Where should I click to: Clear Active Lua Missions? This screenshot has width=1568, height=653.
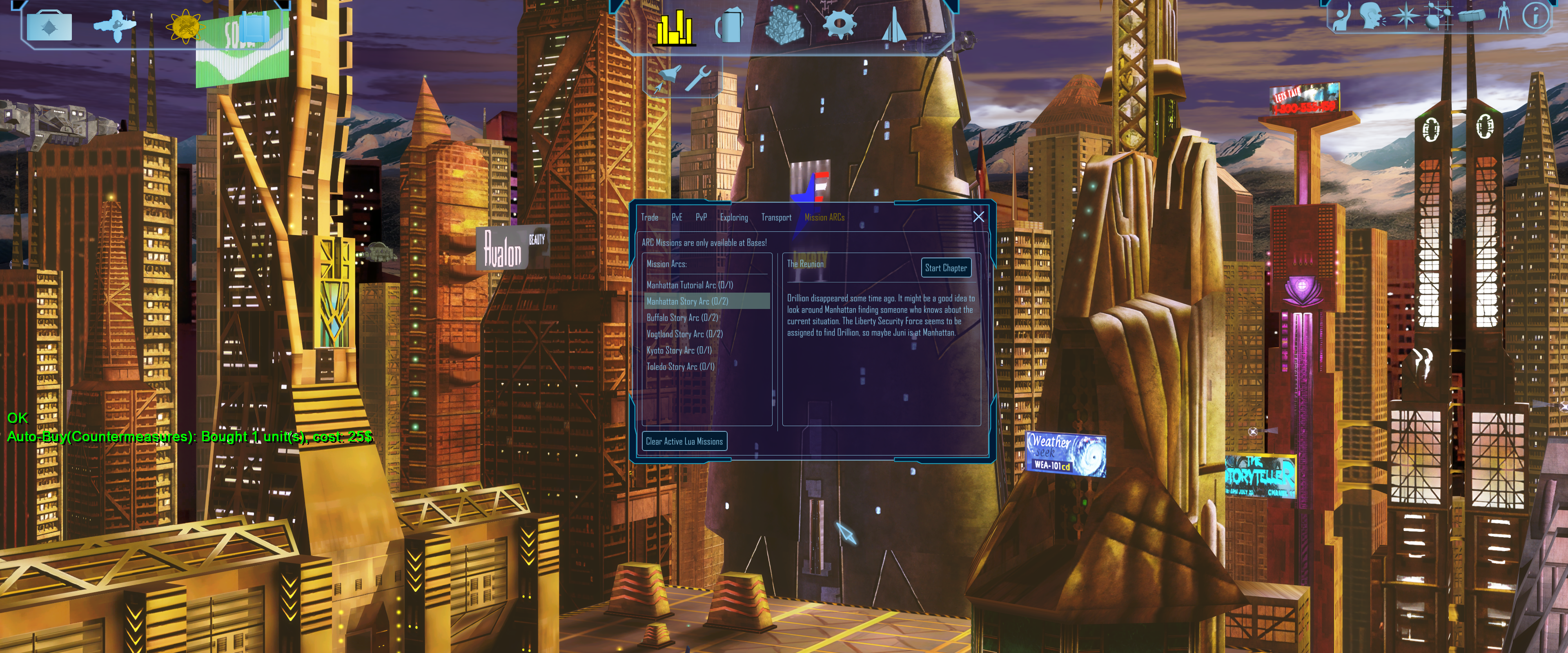(684, 441)
